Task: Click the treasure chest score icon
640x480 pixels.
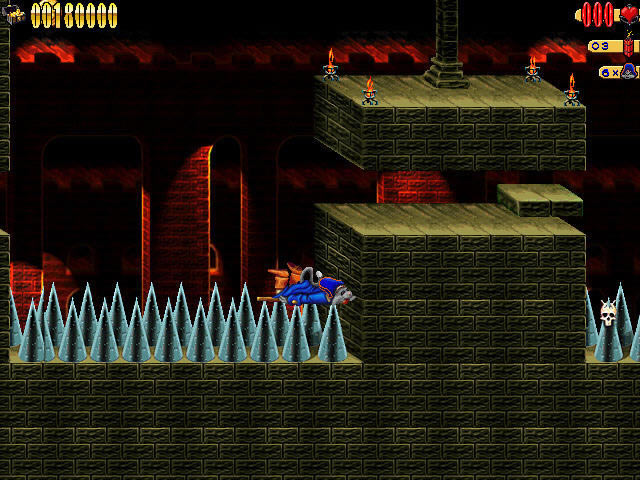Action: [x=16, y=13]
